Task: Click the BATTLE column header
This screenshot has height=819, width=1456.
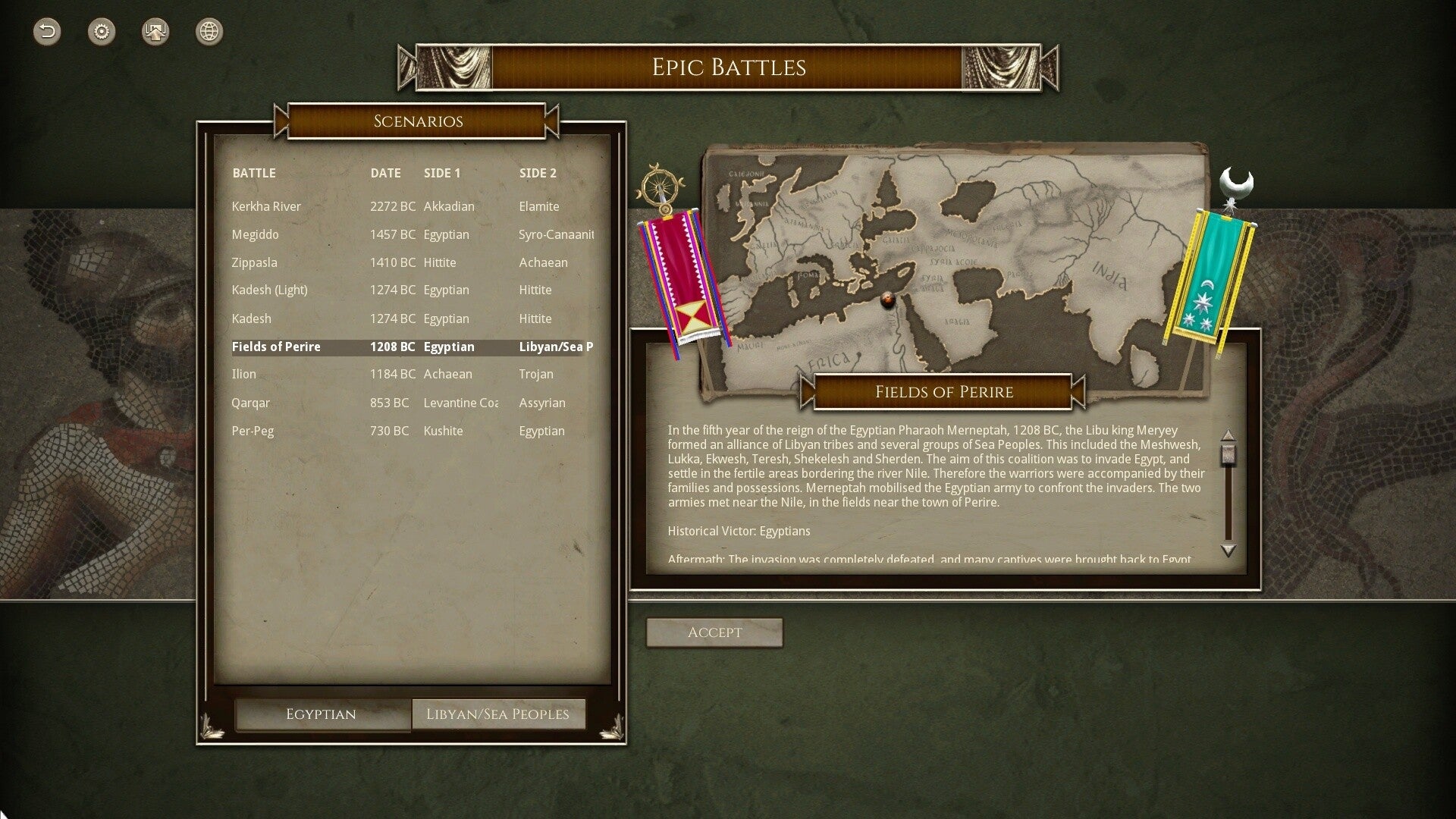Action: pos(254,173)
